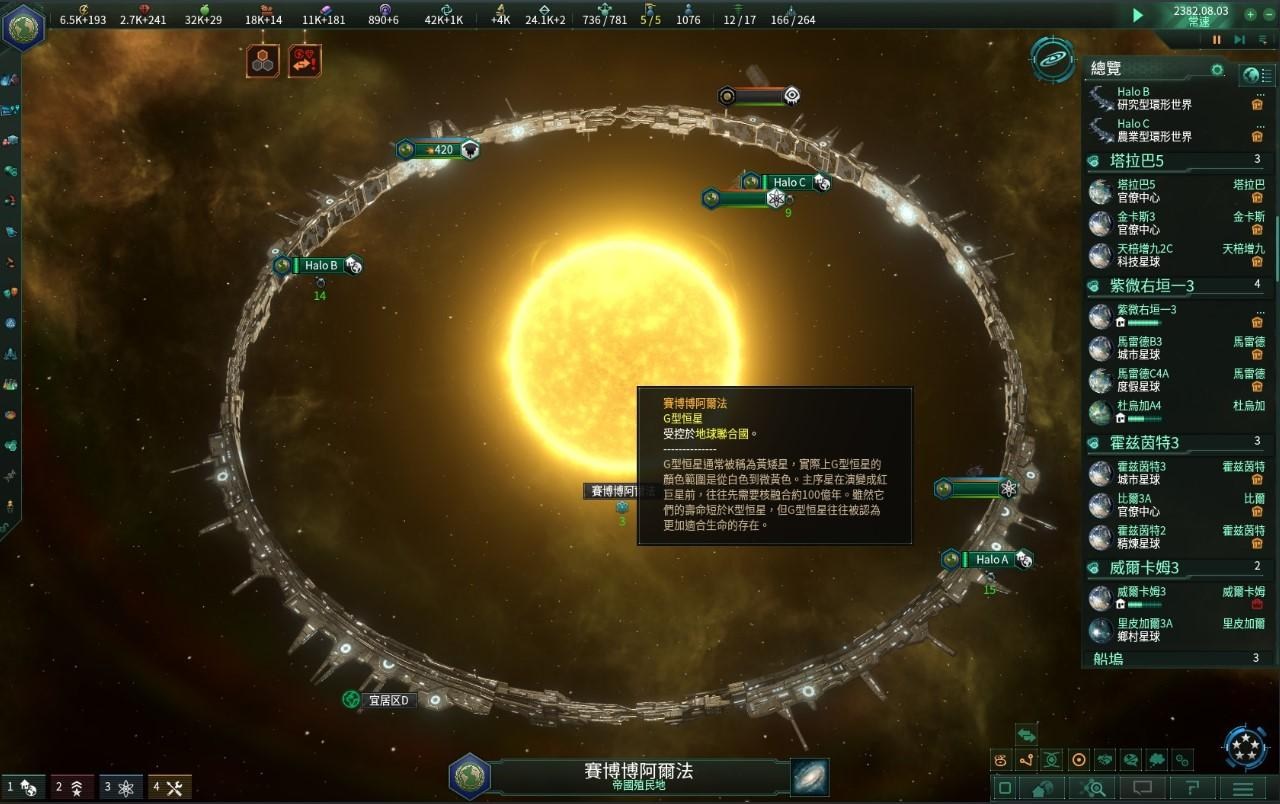Click the Halo C nameplate on the ring

click(790, 182)
